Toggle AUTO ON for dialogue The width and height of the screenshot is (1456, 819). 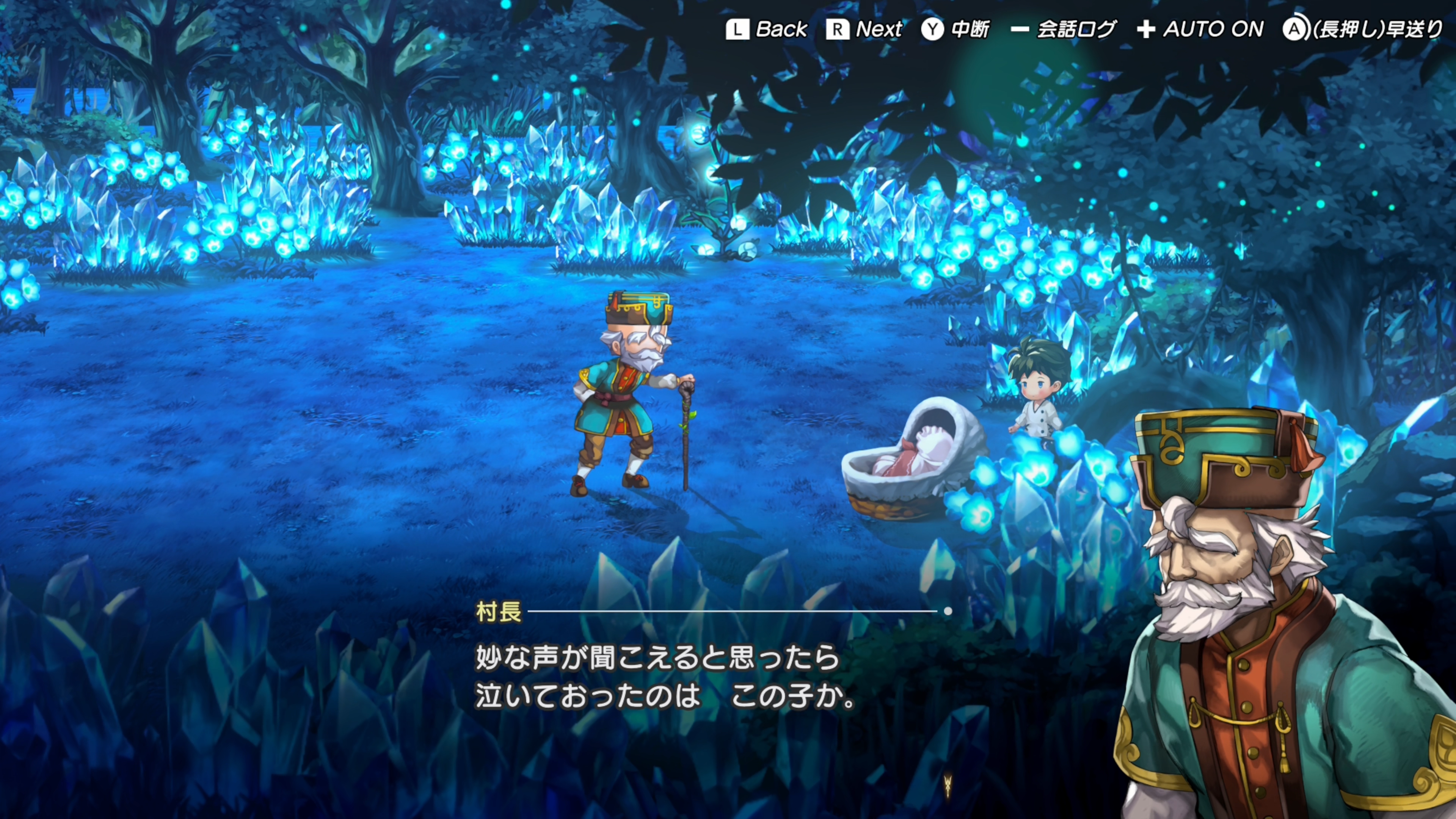pyautogui.click(x=1200, y=30)
